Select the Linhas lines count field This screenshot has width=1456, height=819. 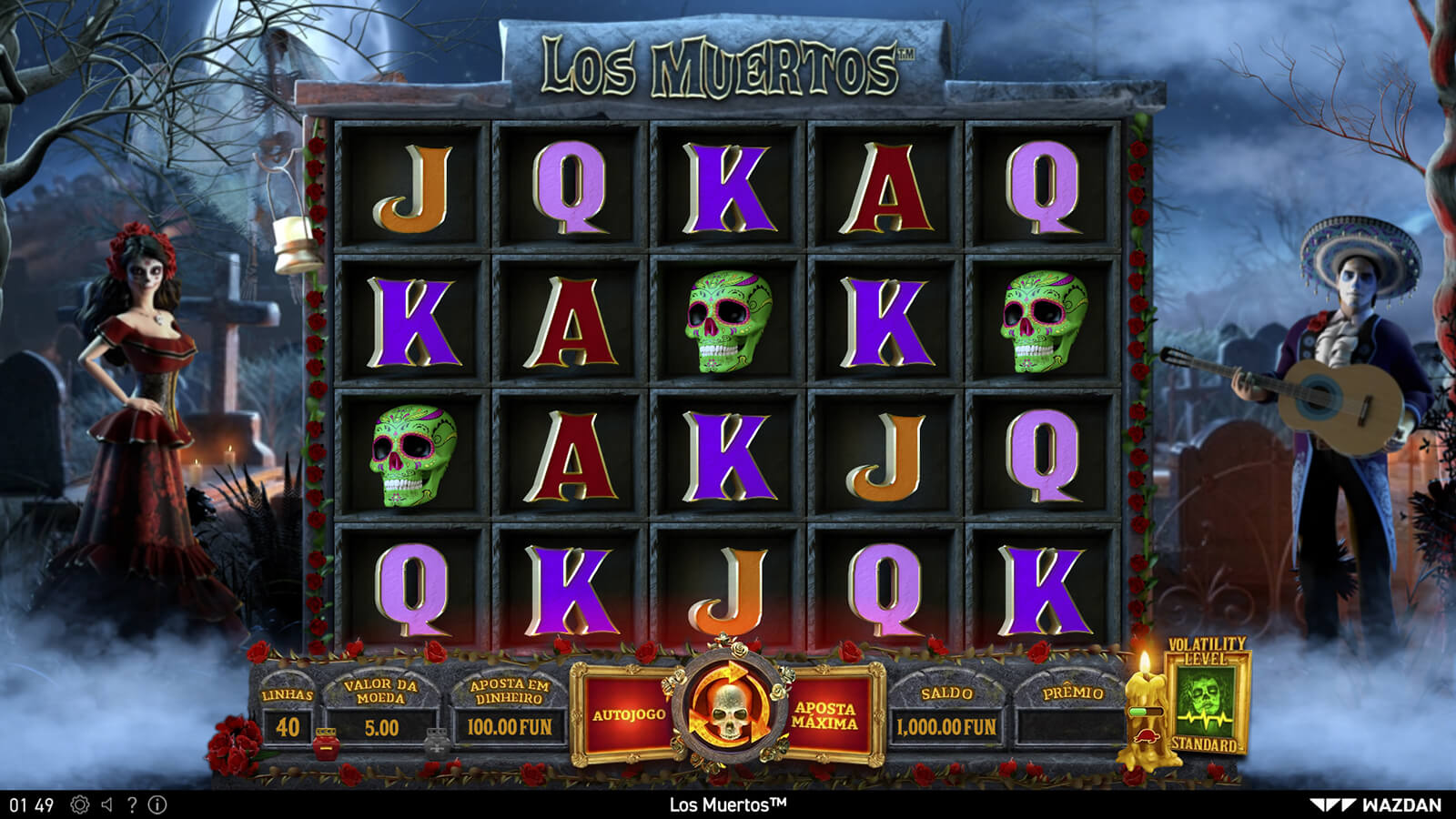coord(288,726)
